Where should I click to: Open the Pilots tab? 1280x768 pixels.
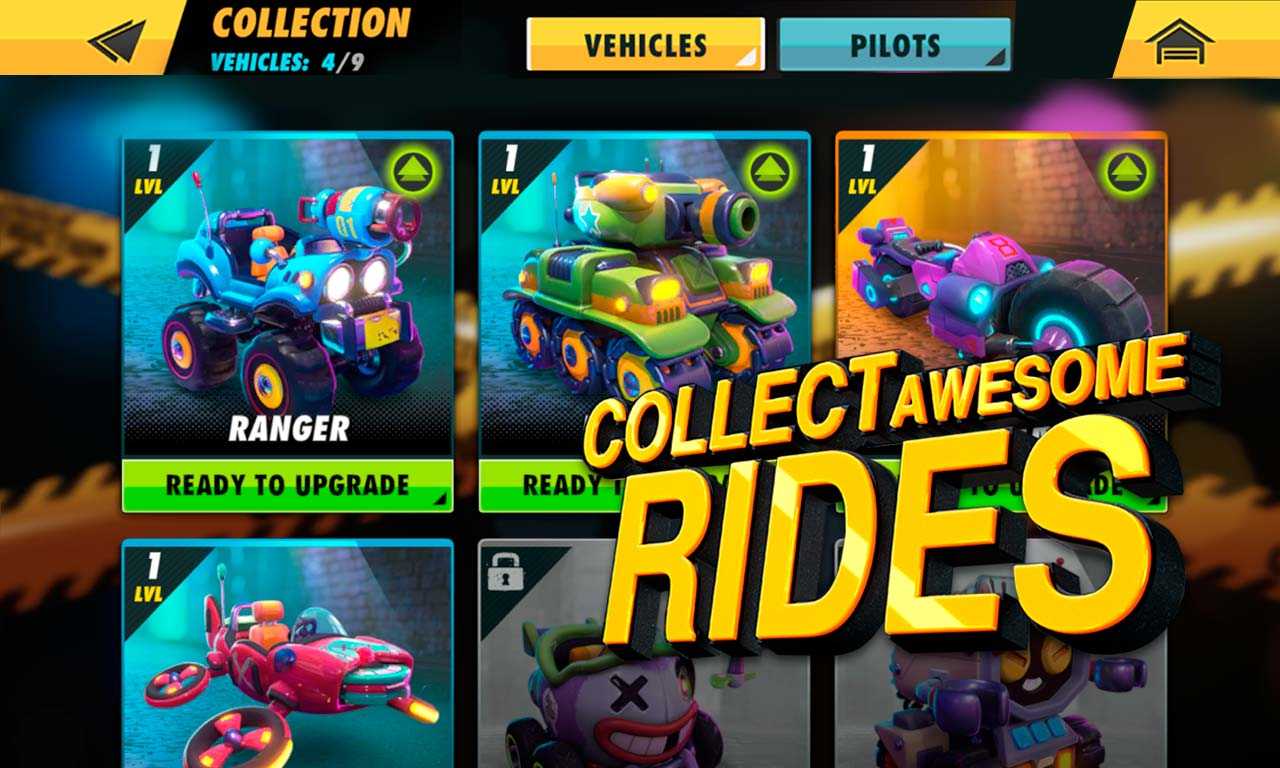894,45
